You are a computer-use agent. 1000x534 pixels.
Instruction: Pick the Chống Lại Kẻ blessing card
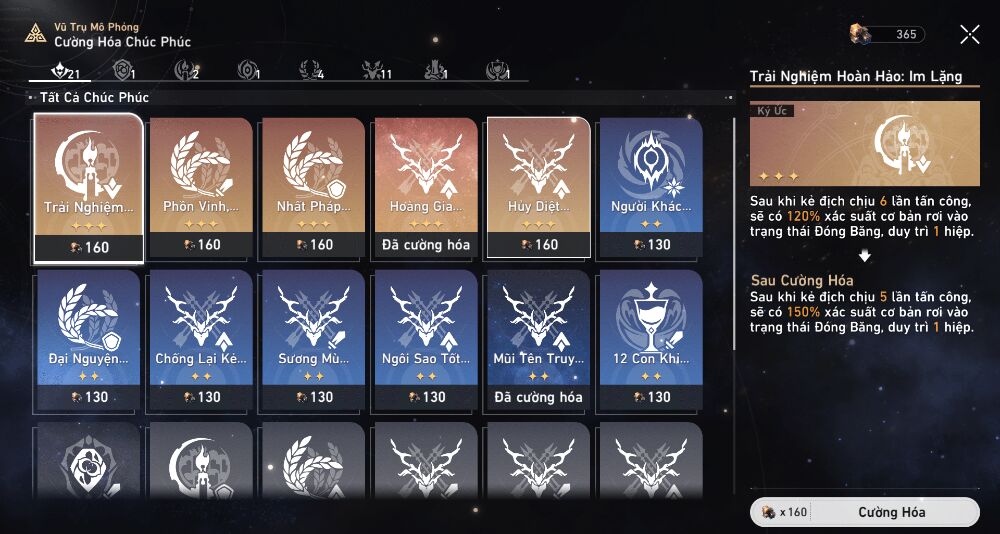point(201,340)
